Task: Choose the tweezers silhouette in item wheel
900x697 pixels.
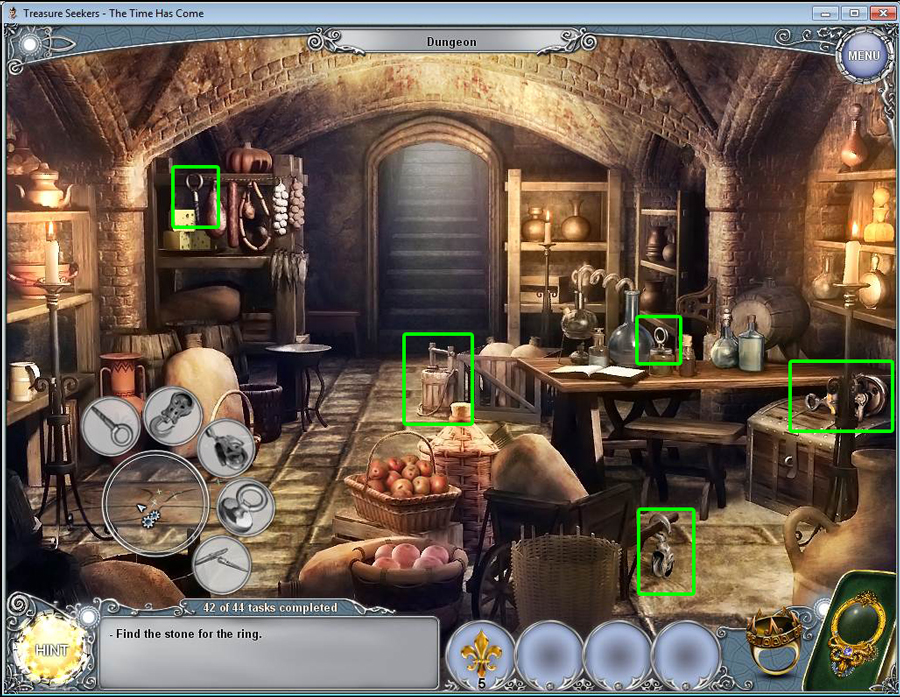Action: pyautogui.click(x=220, y=563)
